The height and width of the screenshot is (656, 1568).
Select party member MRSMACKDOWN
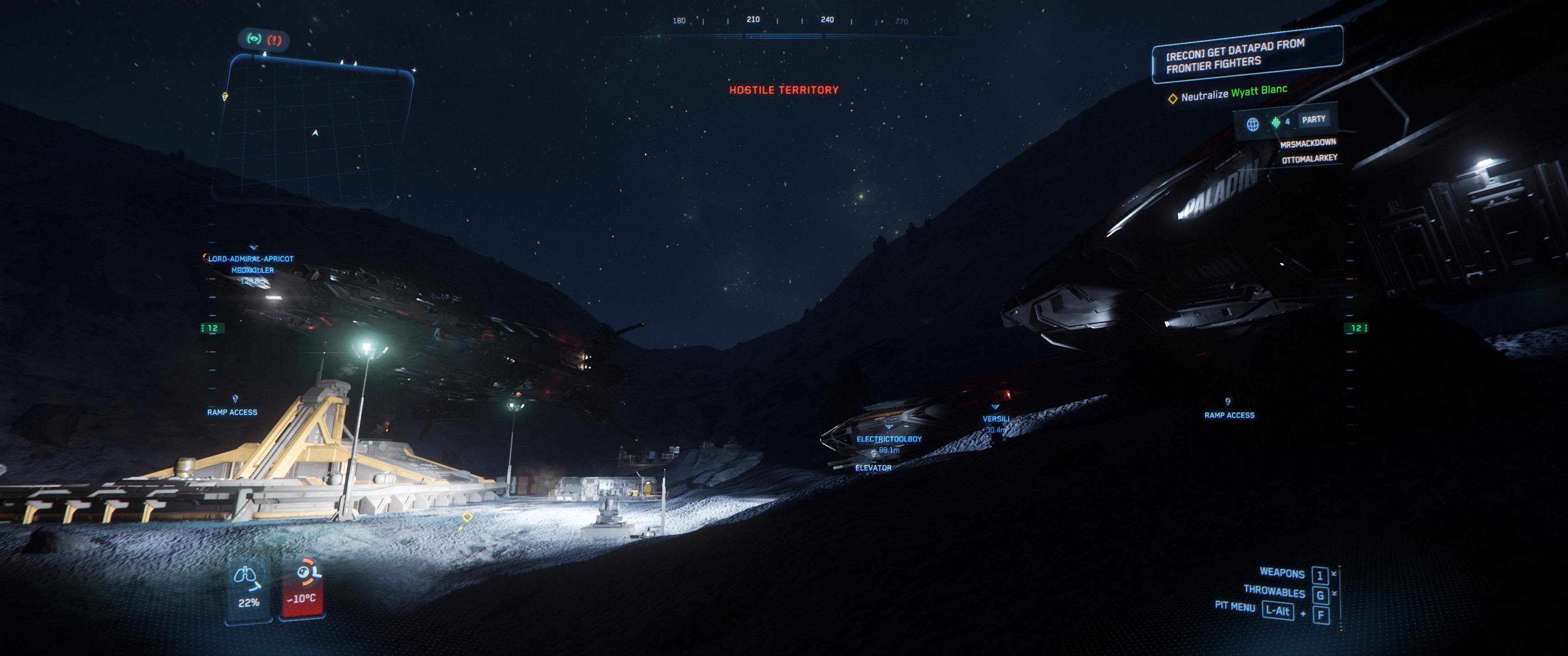click(x=1307, y=143)
